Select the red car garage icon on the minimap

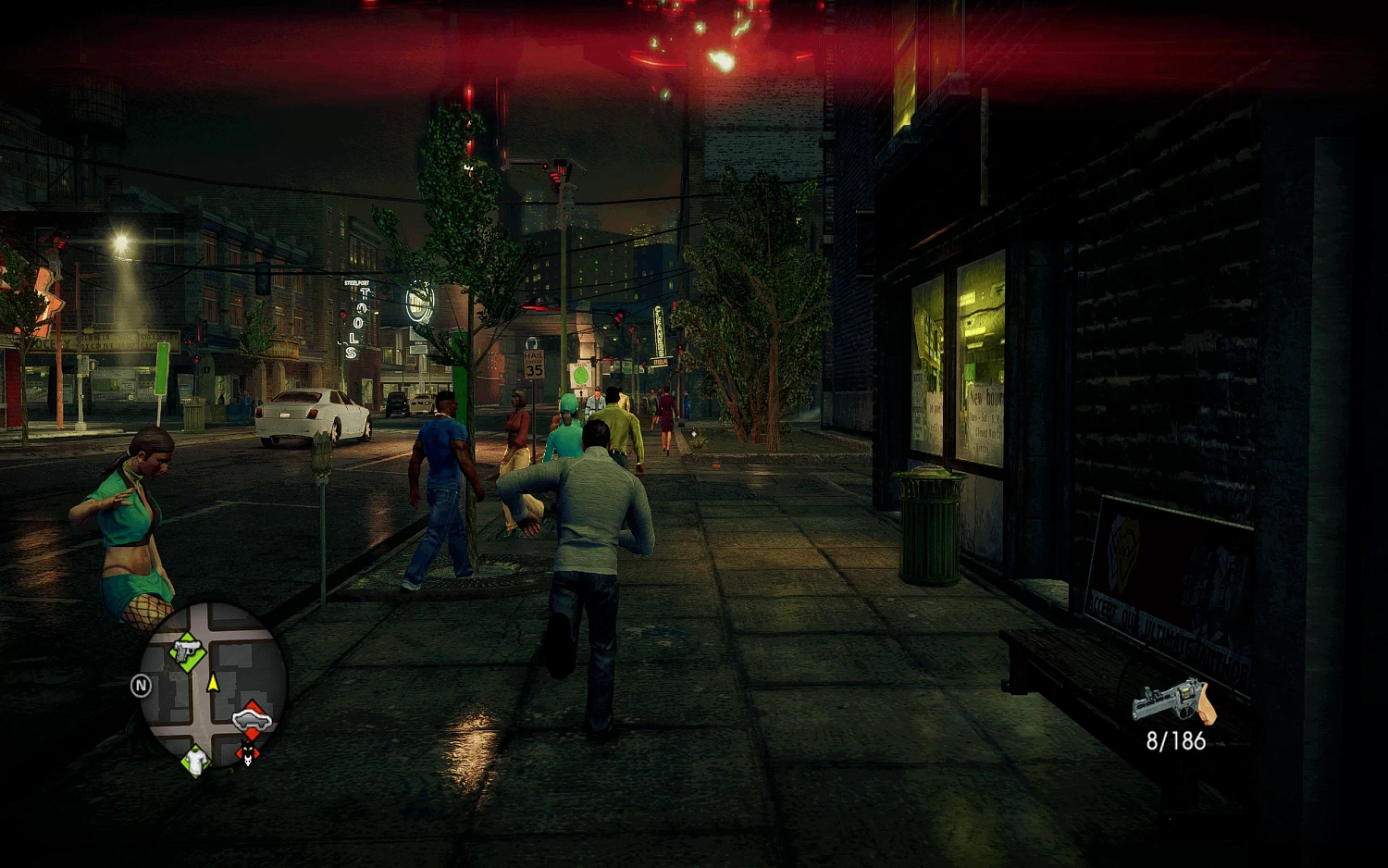click(252, 719)
